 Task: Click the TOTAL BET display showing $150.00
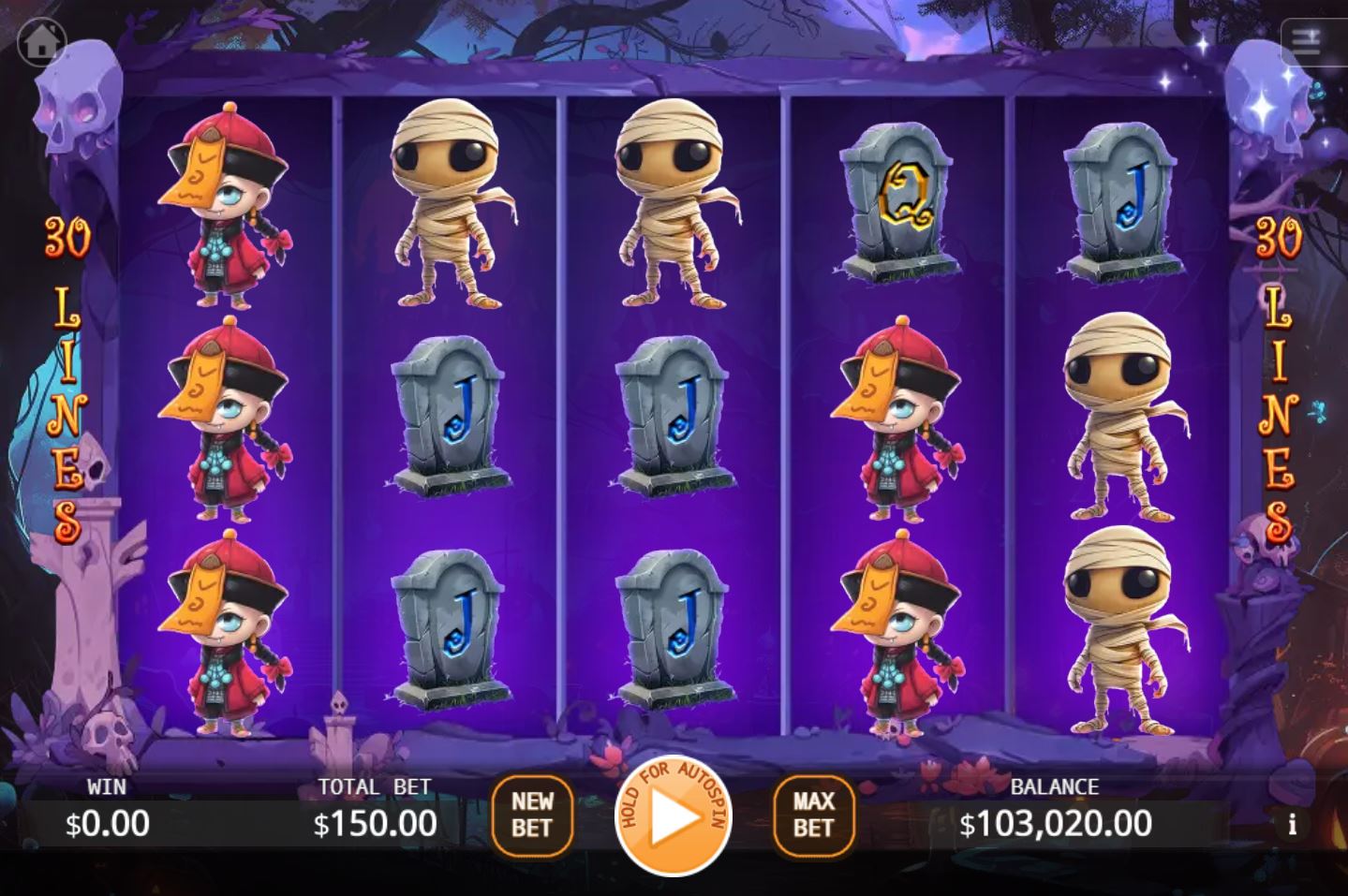(375, 824)
